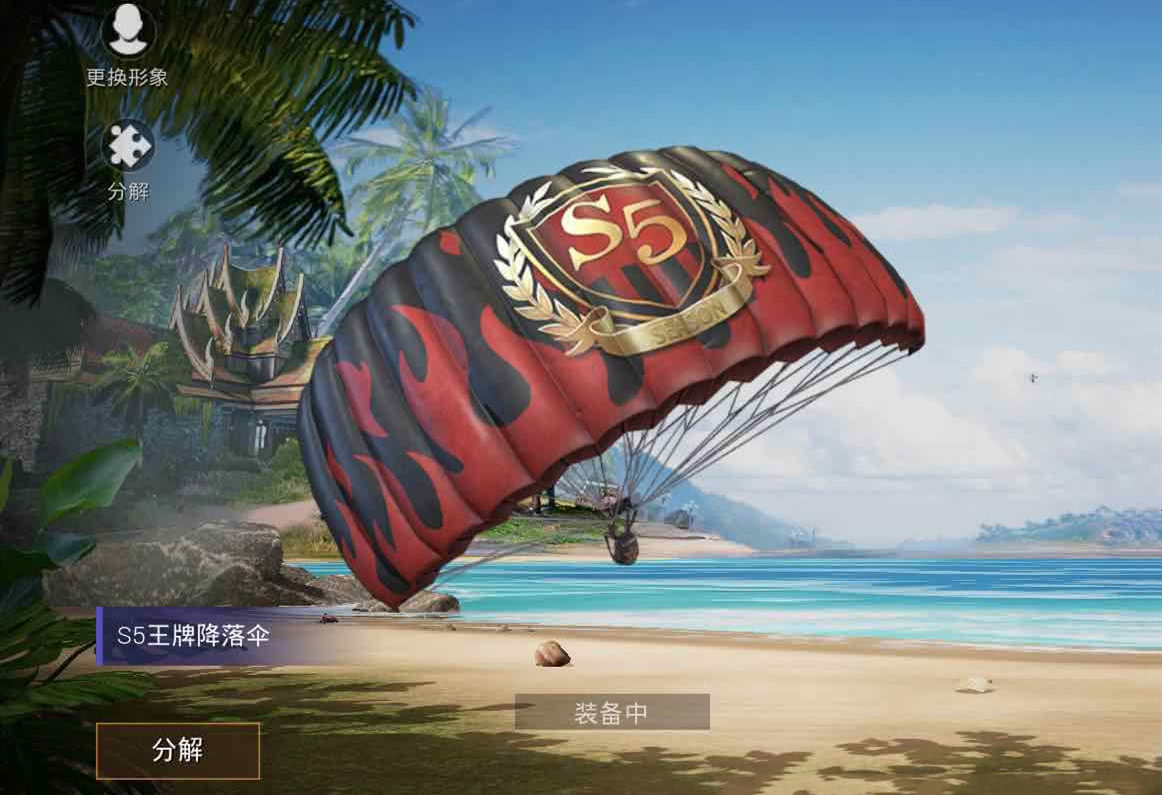Open the 更换形象 change-appearance icon
This screenshot has width=1162, height=795.
click(x=128, y=32)
